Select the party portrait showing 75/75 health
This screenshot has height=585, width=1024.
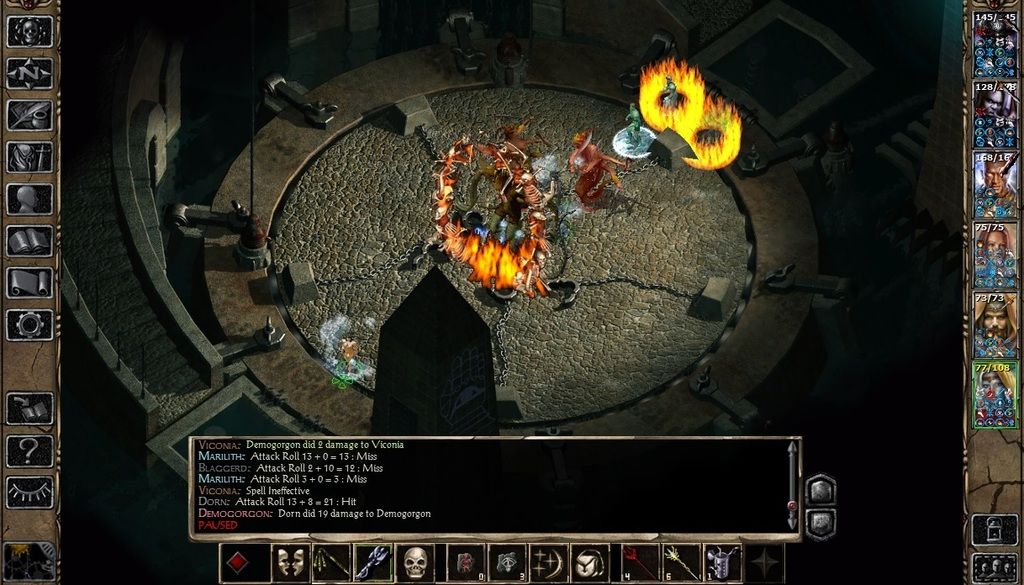[995, 256]
